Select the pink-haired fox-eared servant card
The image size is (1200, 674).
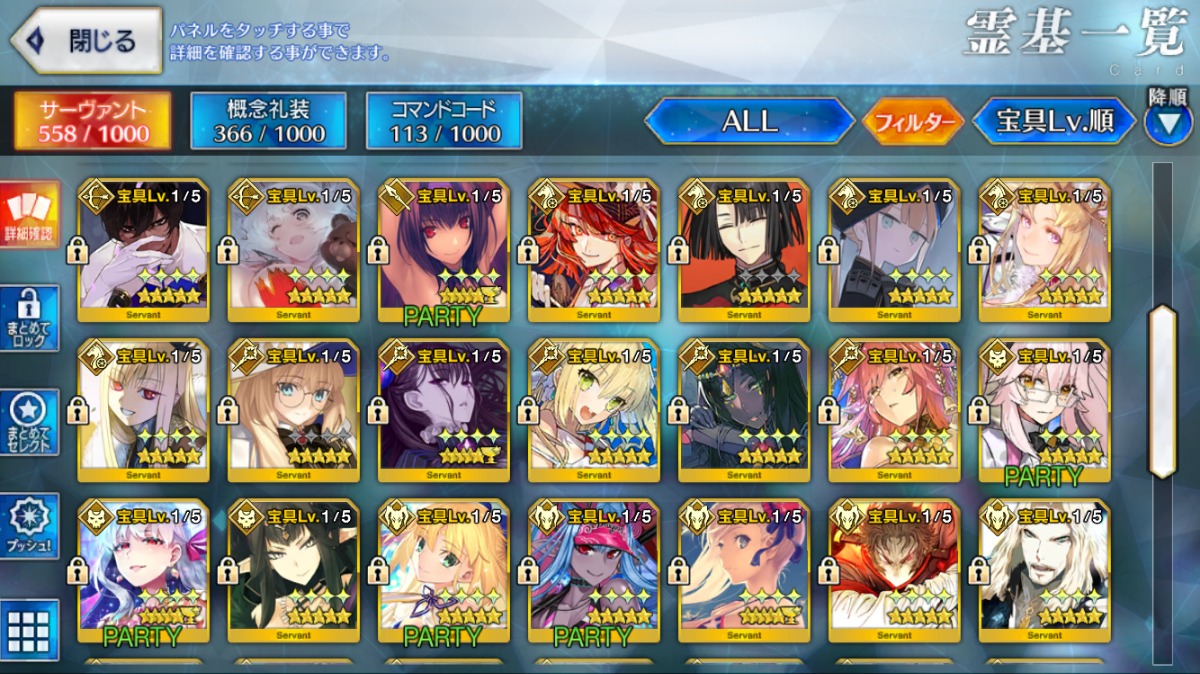click(x=894, y=410)
